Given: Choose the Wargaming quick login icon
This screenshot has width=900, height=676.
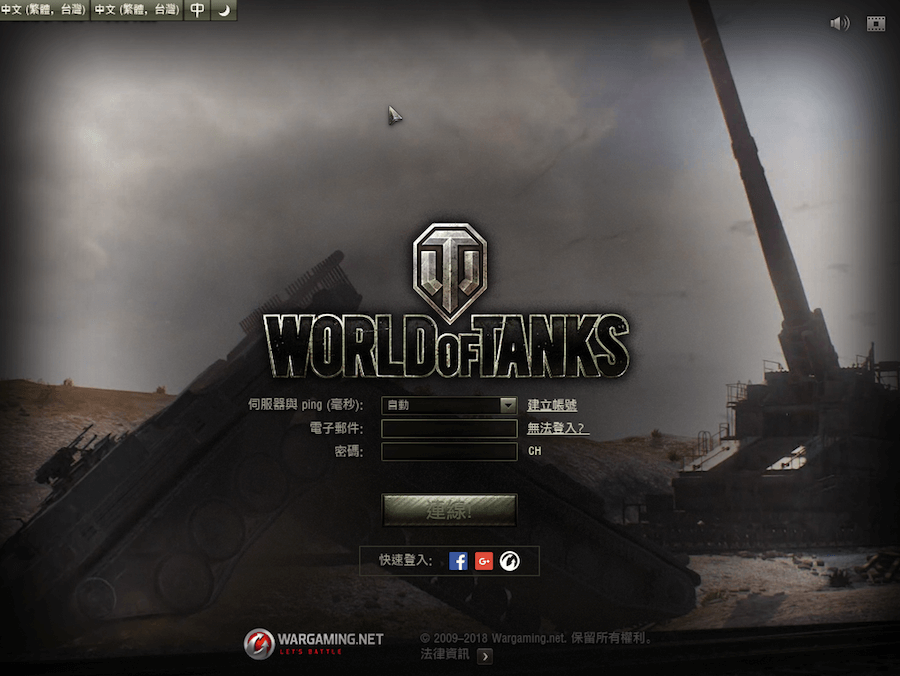Looking at the screenshot, I should click(x=510, y=561).
